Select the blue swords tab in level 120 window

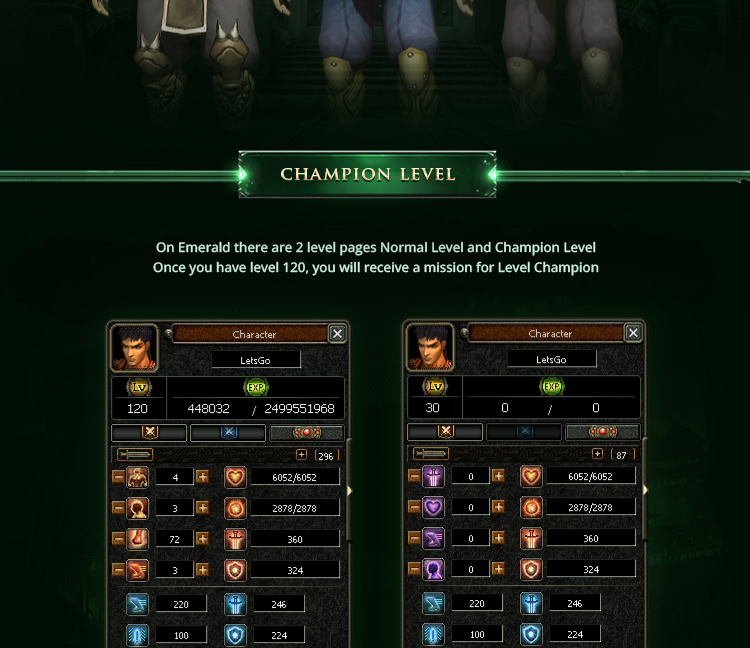[228, 433]
